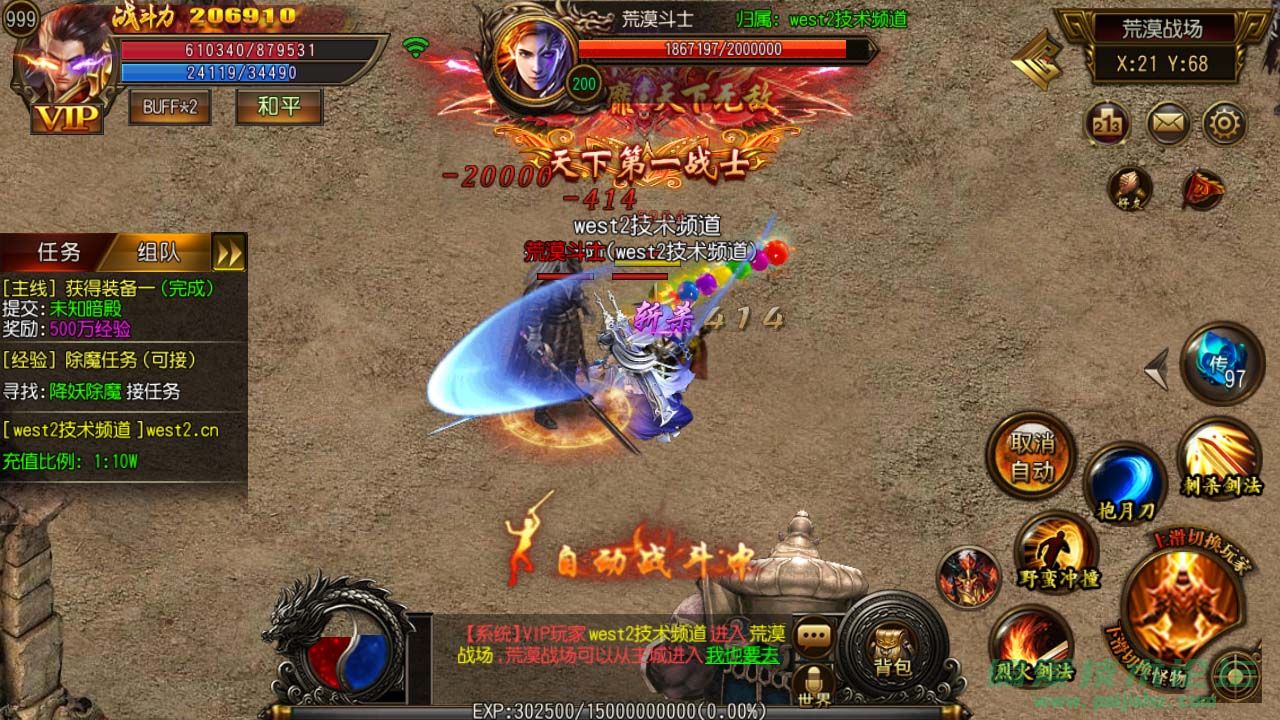1280x720 pixels.
Task: Open the VIP badge menu
Action: (x=67, y=118)
